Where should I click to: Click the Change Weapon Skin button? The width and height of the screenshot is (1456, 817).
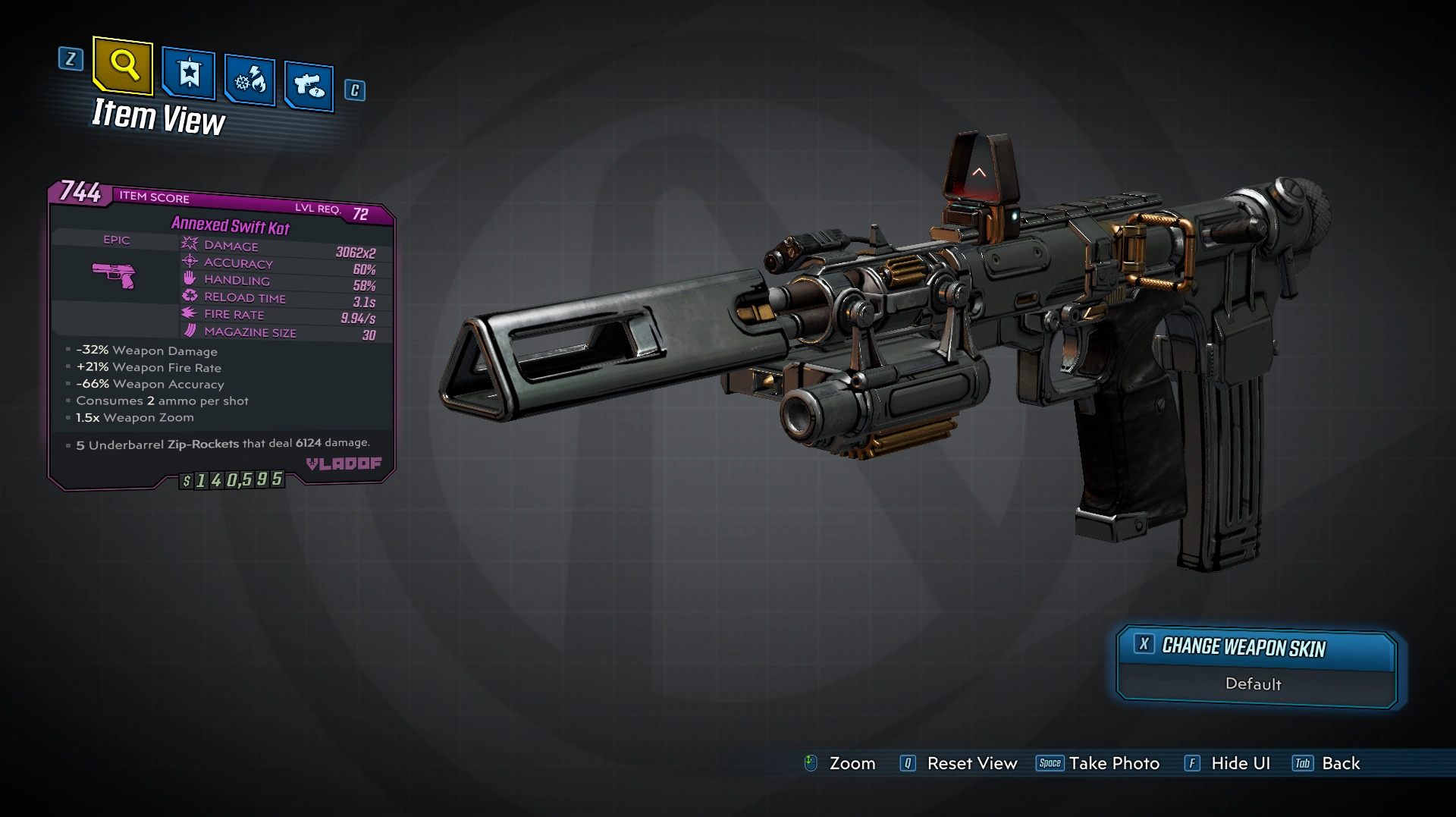pyautogui.click(x=1257, y=647)
